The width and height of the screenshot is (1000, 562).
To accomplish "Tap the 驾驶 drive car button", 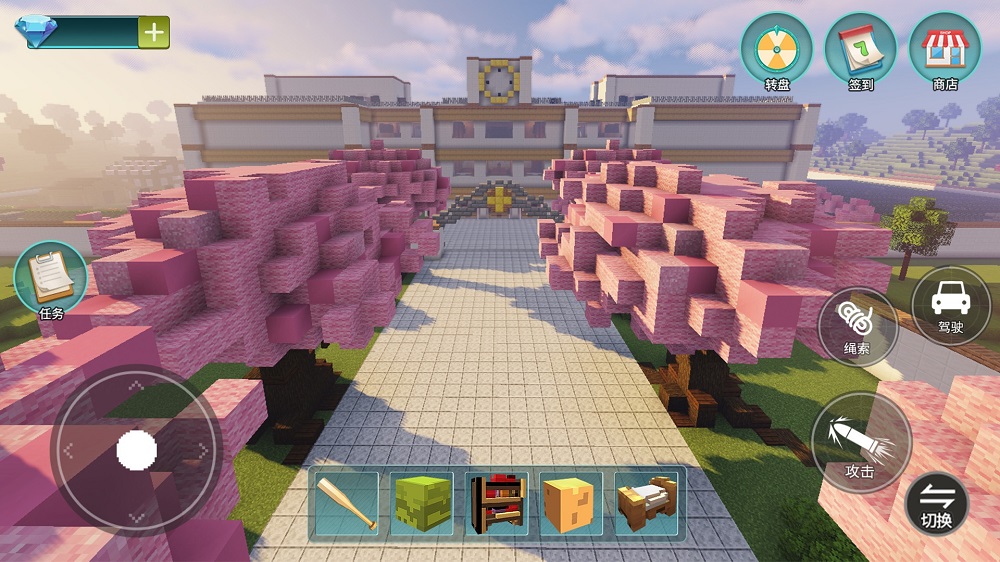I will point(951,305).
